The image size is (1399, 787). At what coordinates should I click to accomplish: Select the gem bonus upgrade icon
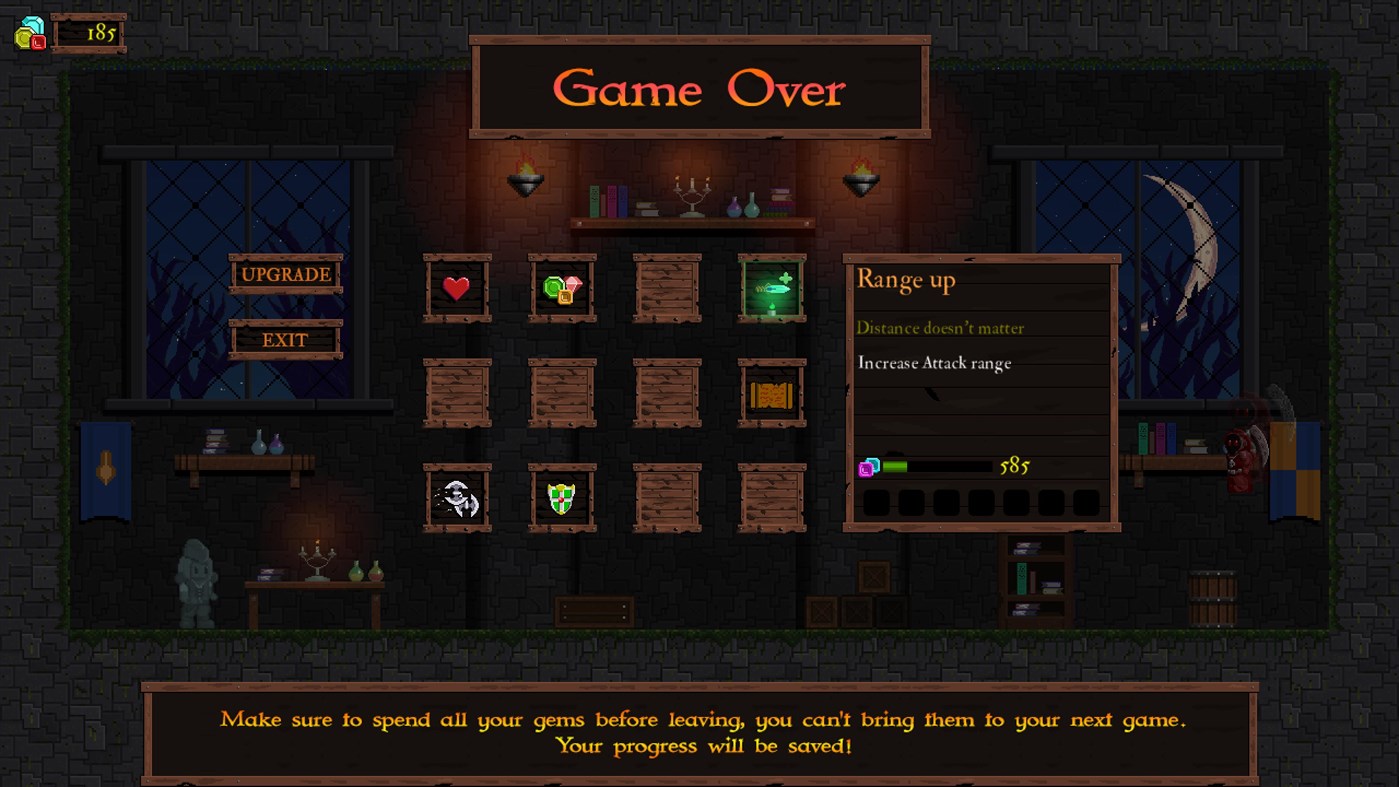pos(562,289)
